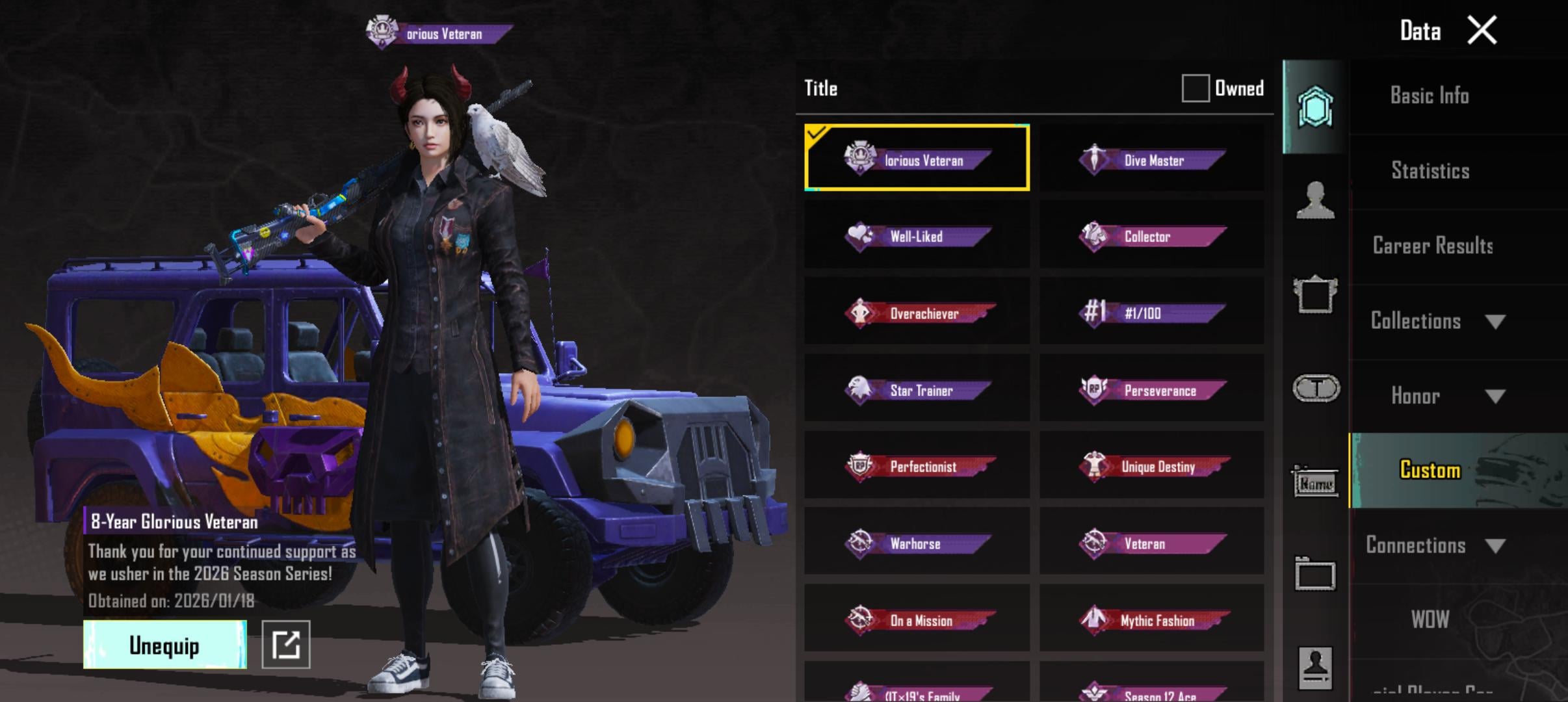The image size is (1568, 702).
Task: Pick the Overachiever title
Action: pos(917,313)
